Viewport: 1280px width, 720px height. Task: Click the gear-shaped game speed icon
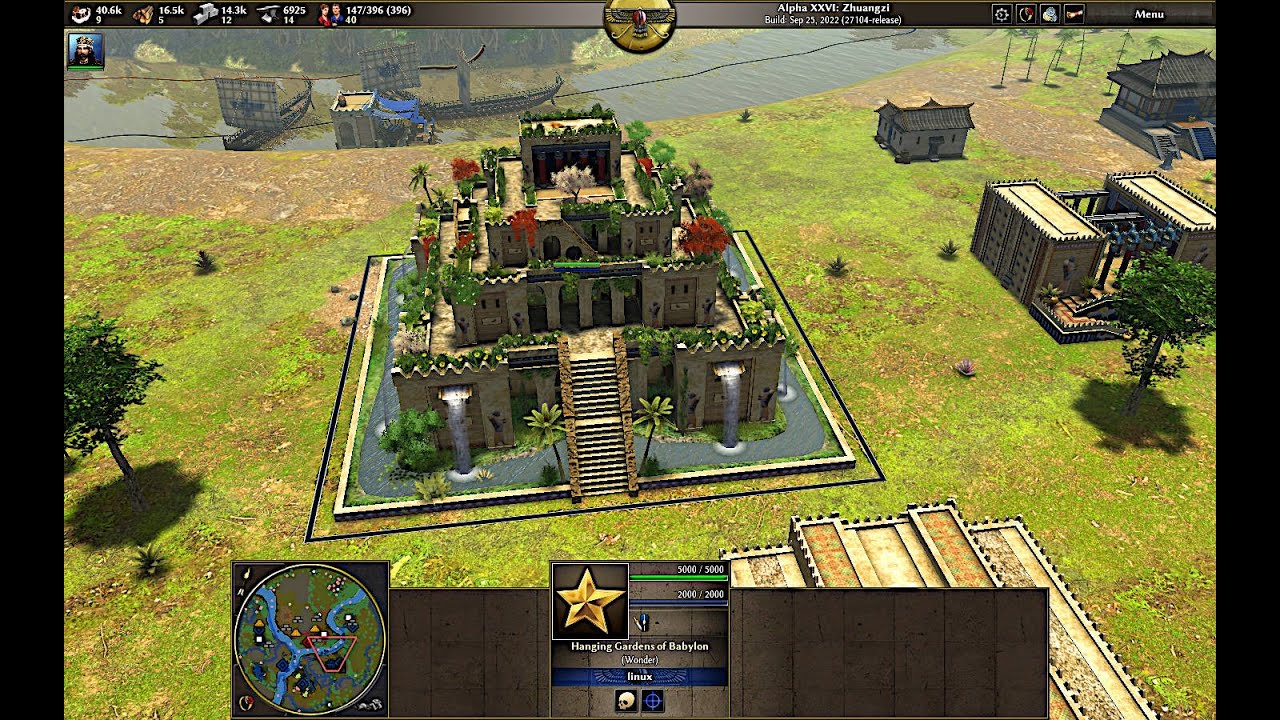pos(1001,14)
